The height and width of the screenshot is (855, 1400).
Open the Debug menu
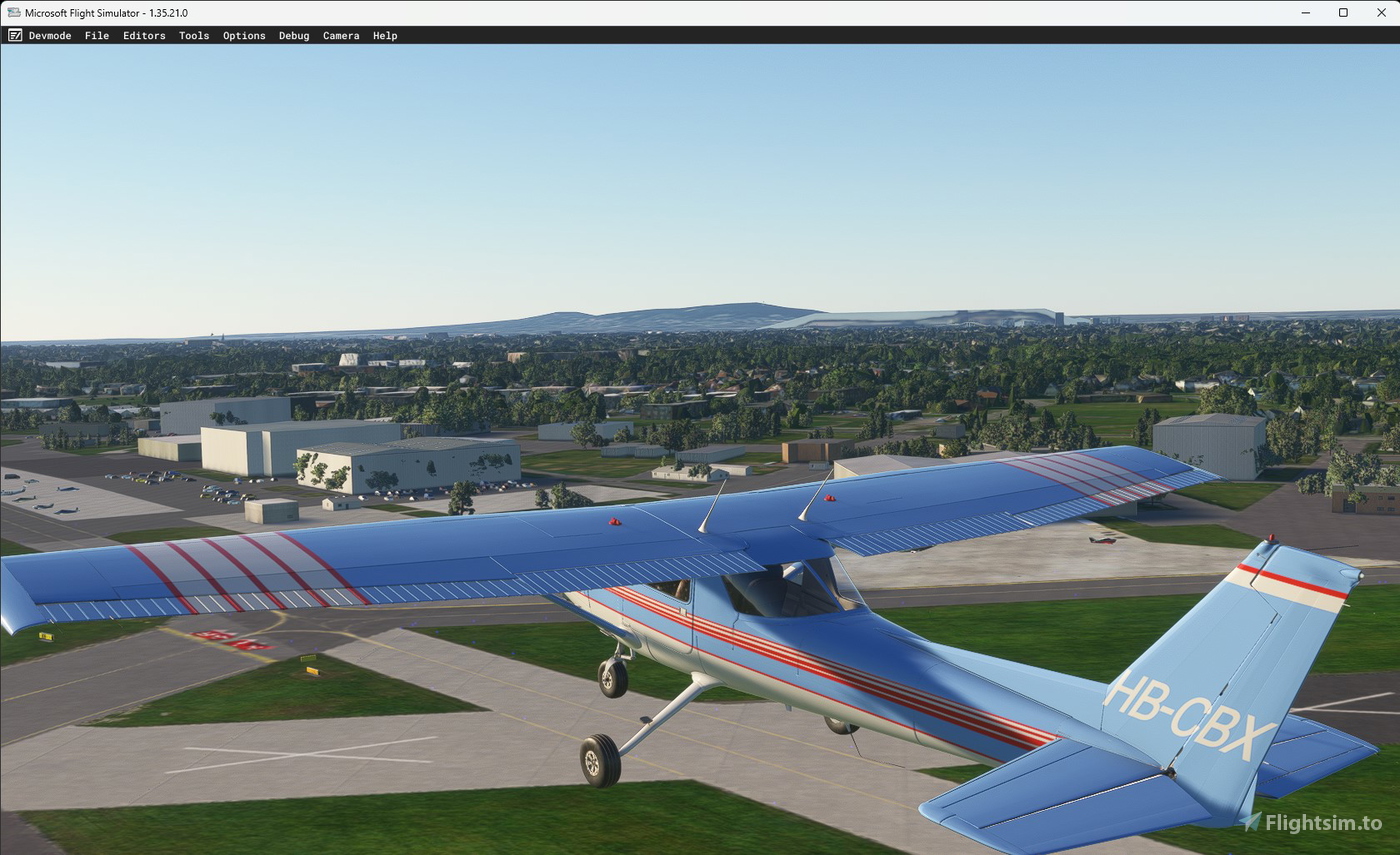coord(293,35)
